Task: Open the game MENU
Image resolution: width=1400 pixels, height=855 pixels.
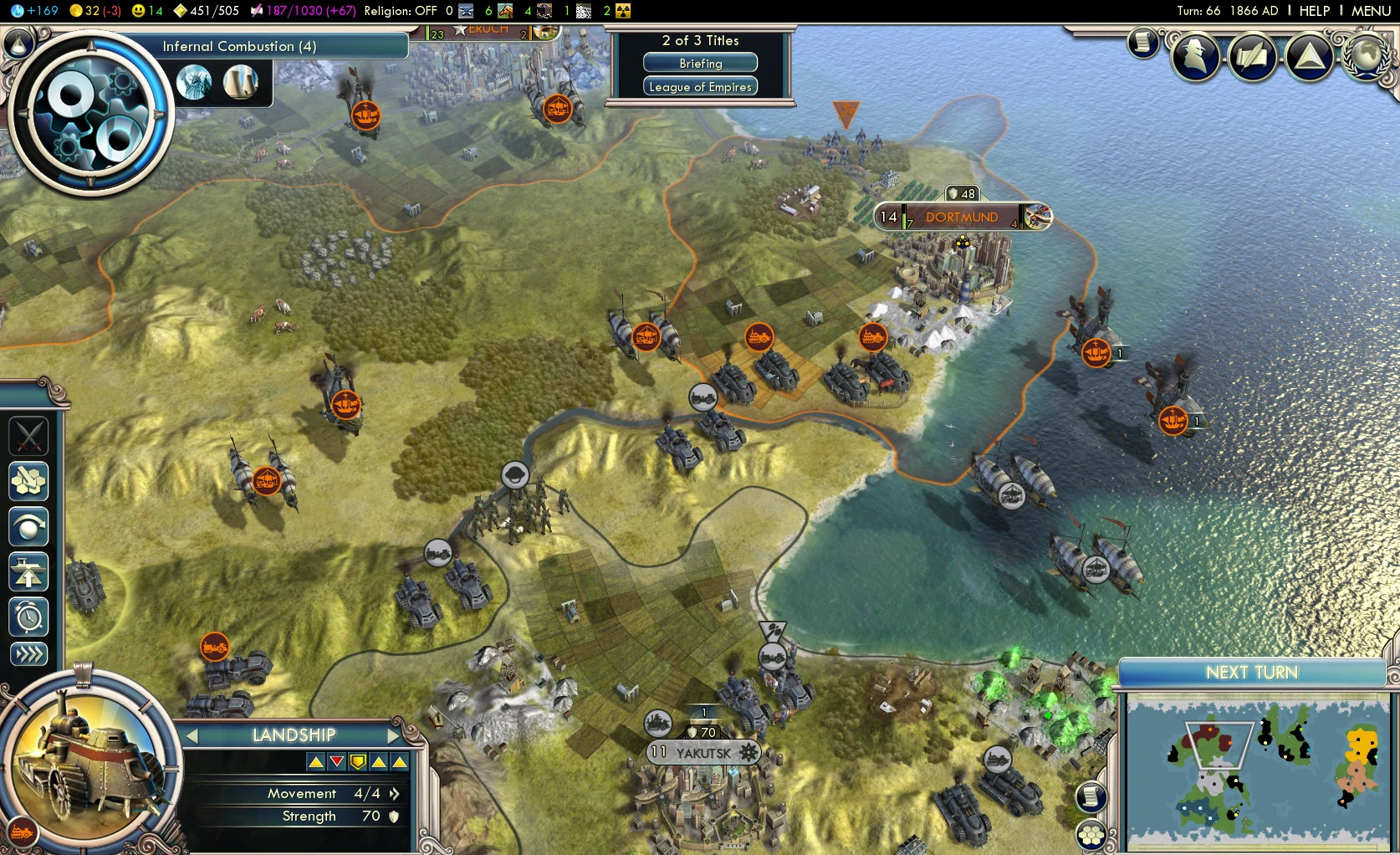Action: click(x=1371, y=11)
